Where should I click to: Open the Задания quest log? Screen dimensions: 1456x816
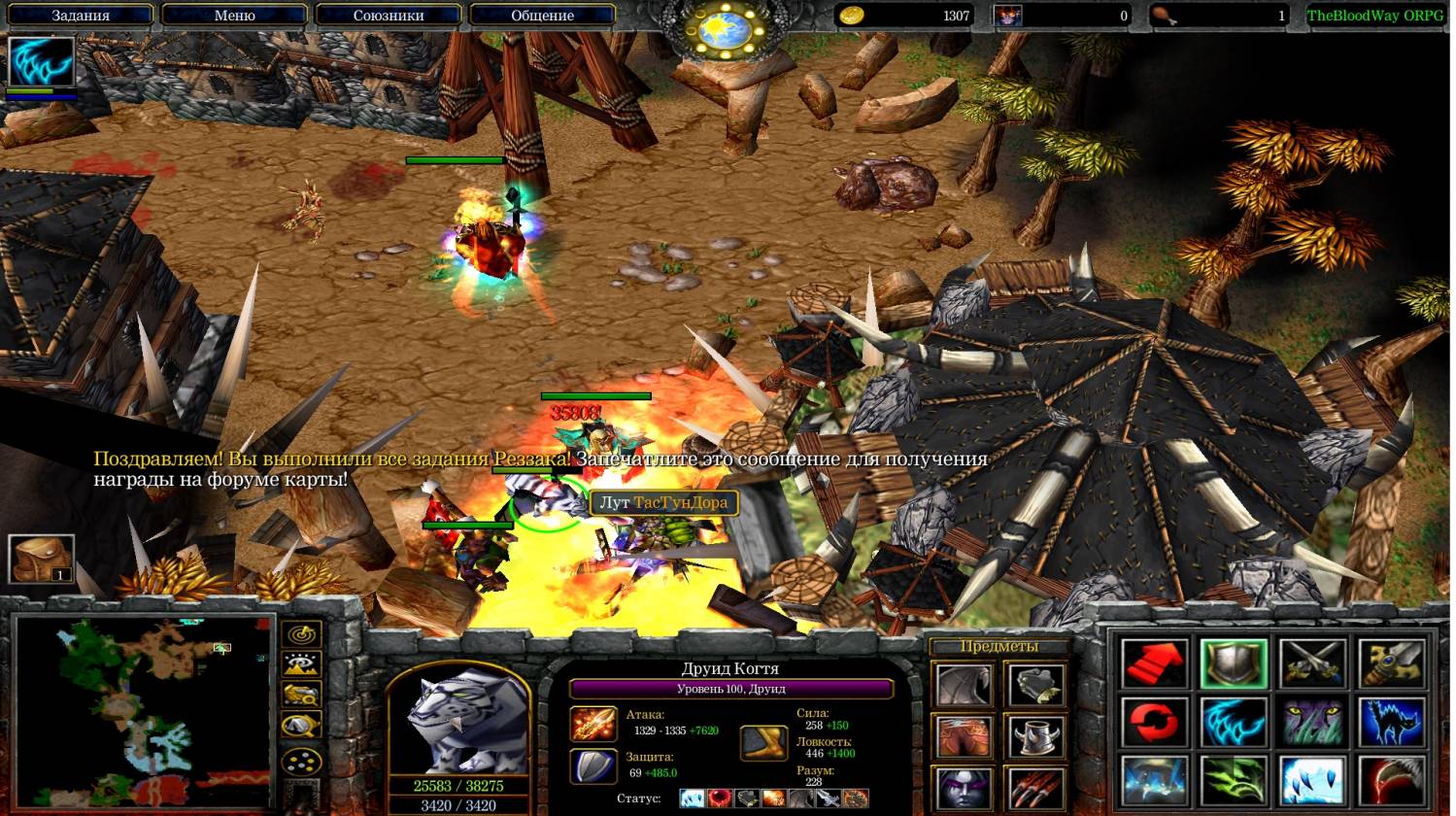coord(81,16)
